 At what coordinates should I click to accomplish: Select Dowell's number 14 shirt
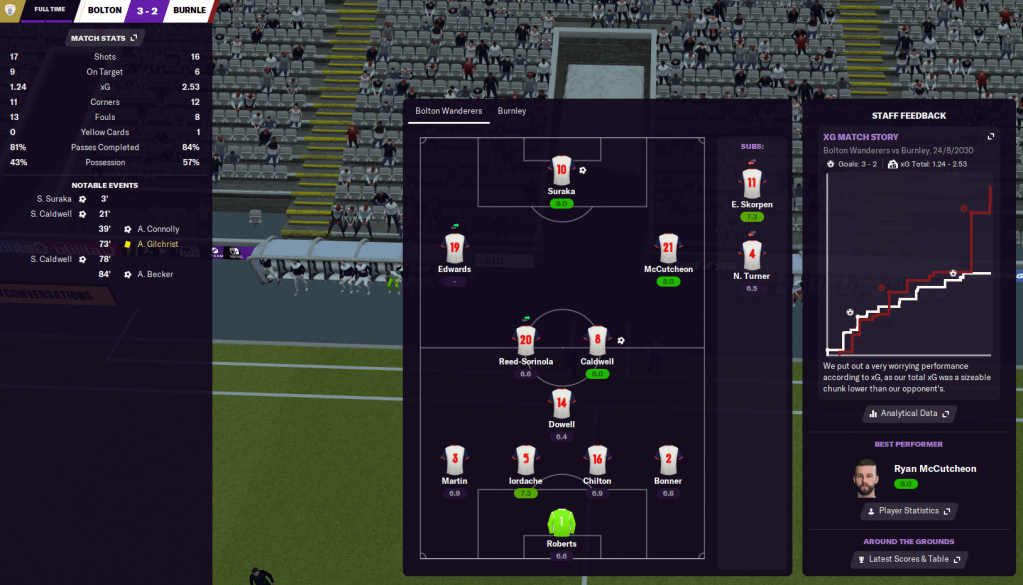click(x=561, y=403)
